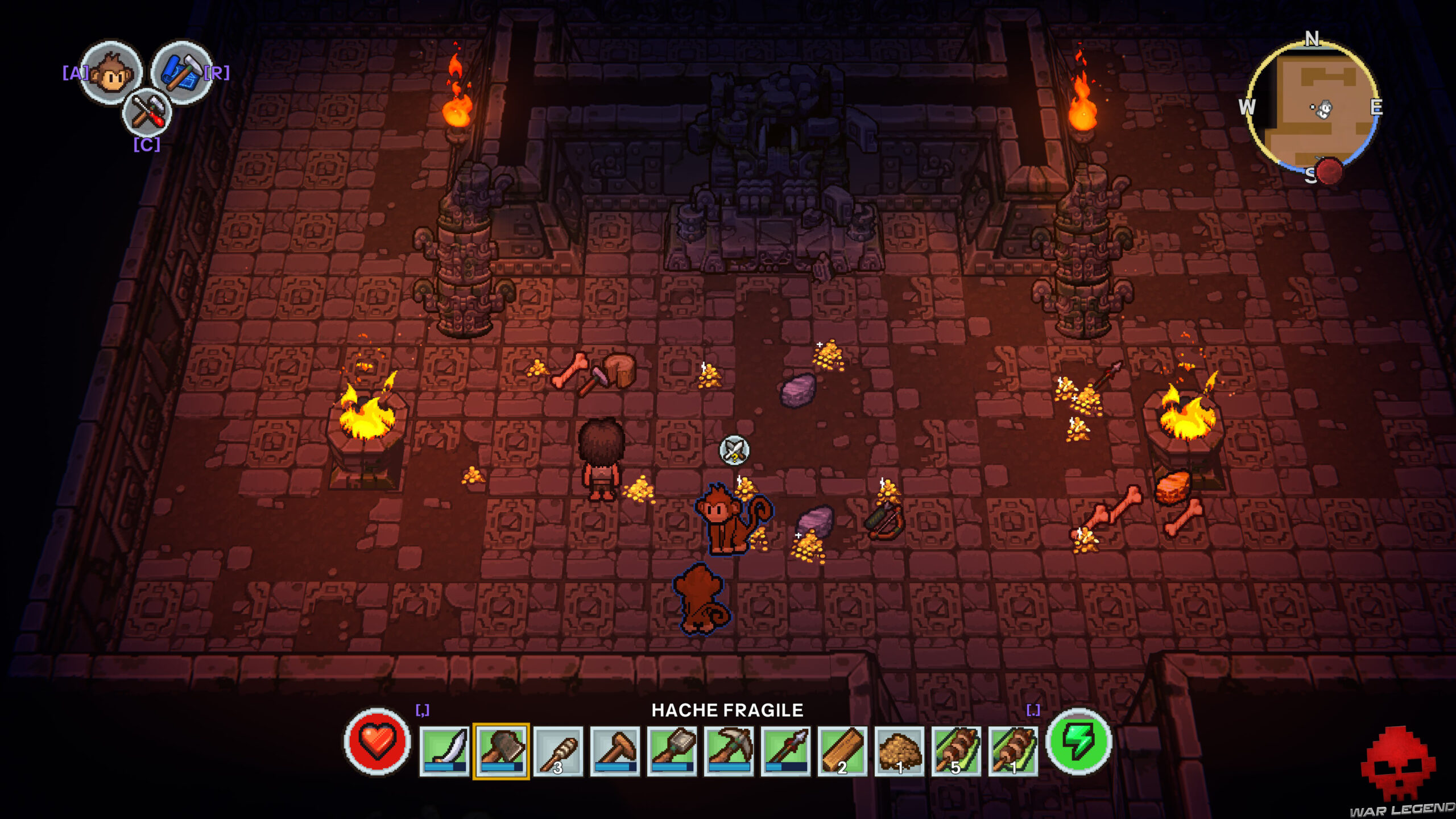The width and height of the screenshot is (1456, 819).
Task: Pick the meat skewer stack of five
Action: point(956,751)
